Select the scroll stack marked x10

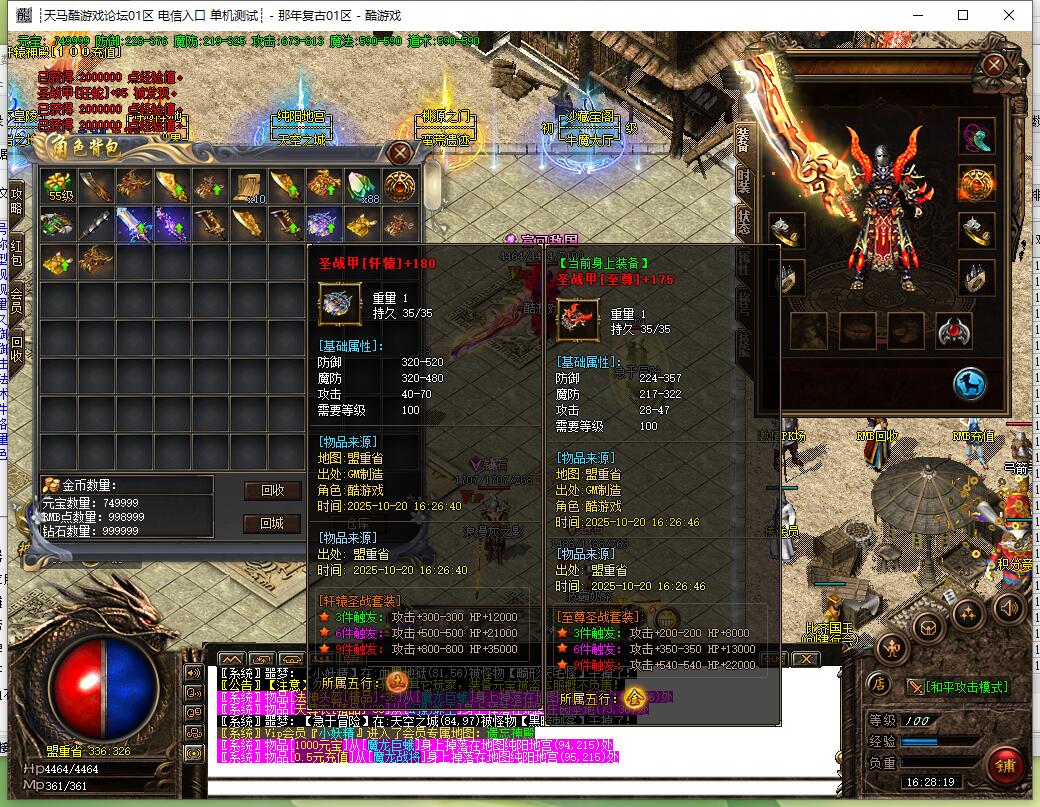[248, 186]
